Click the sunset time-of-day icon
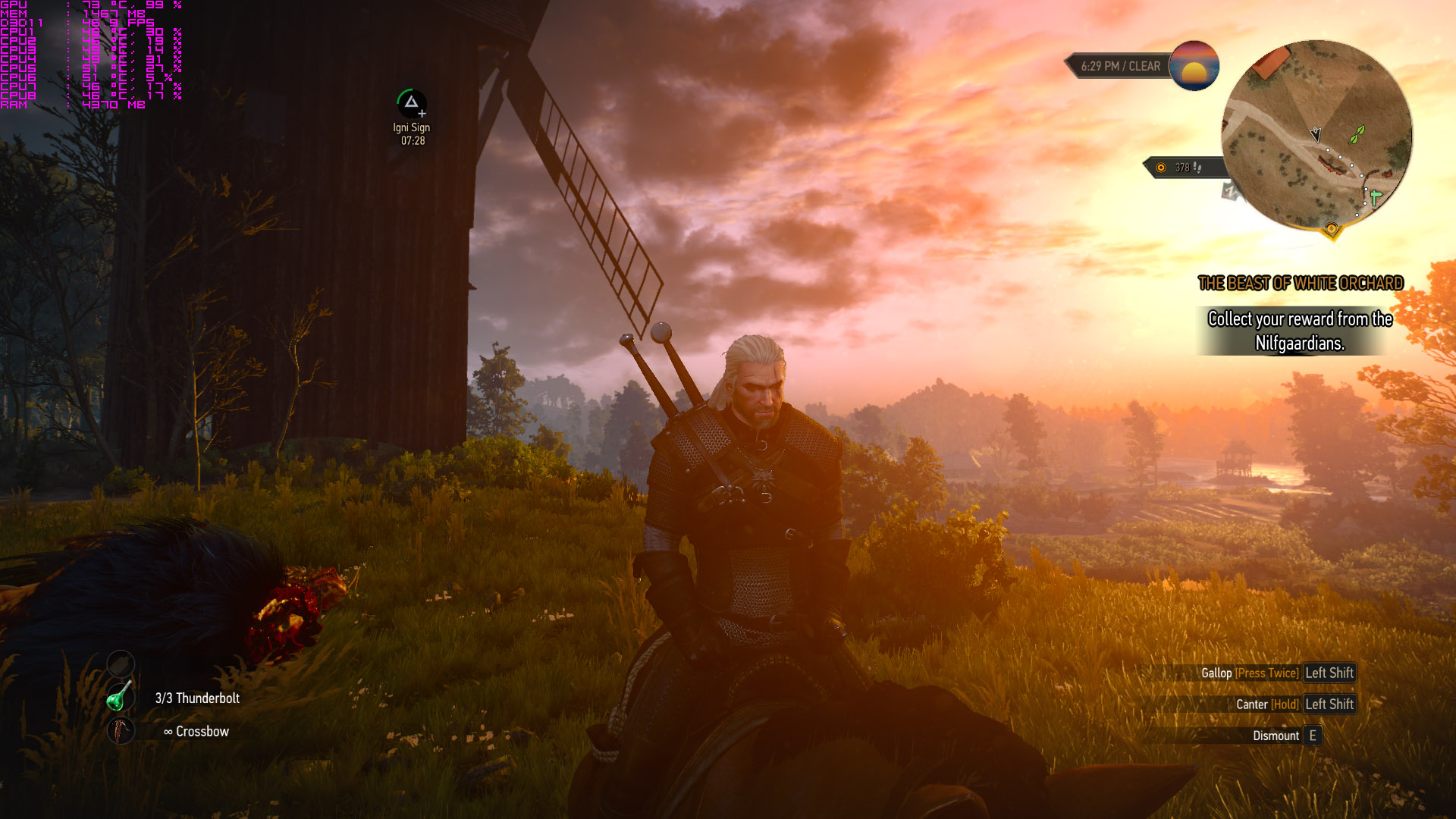The image size is (1456, 819). pyautogui.click(x=1194, y=66)
